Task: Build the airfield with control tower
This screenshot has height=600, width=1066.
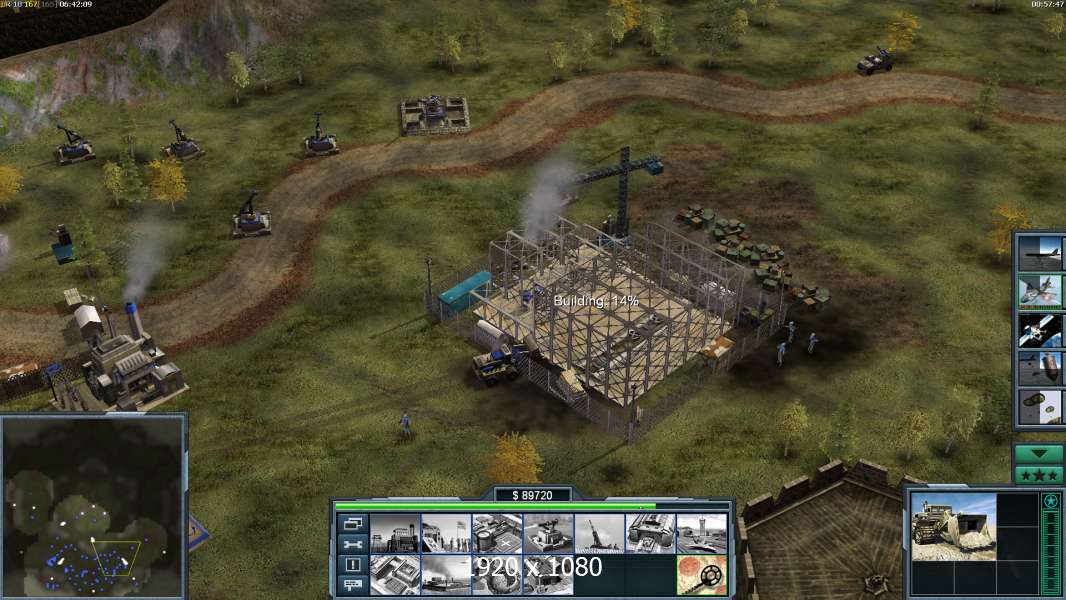Action: 701,534
